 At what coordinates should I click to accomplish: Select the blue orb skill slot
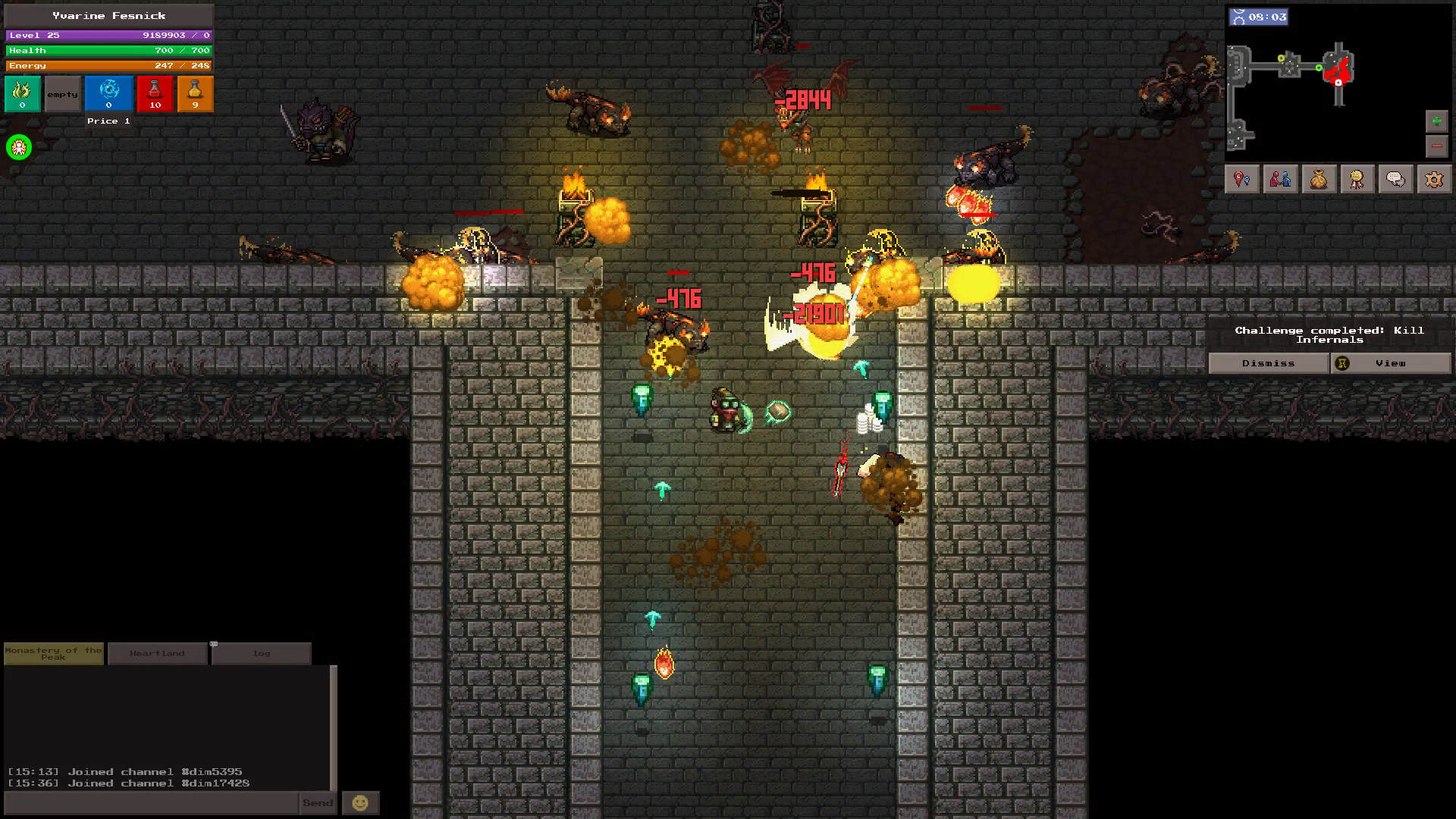click(x=108, y=93)
